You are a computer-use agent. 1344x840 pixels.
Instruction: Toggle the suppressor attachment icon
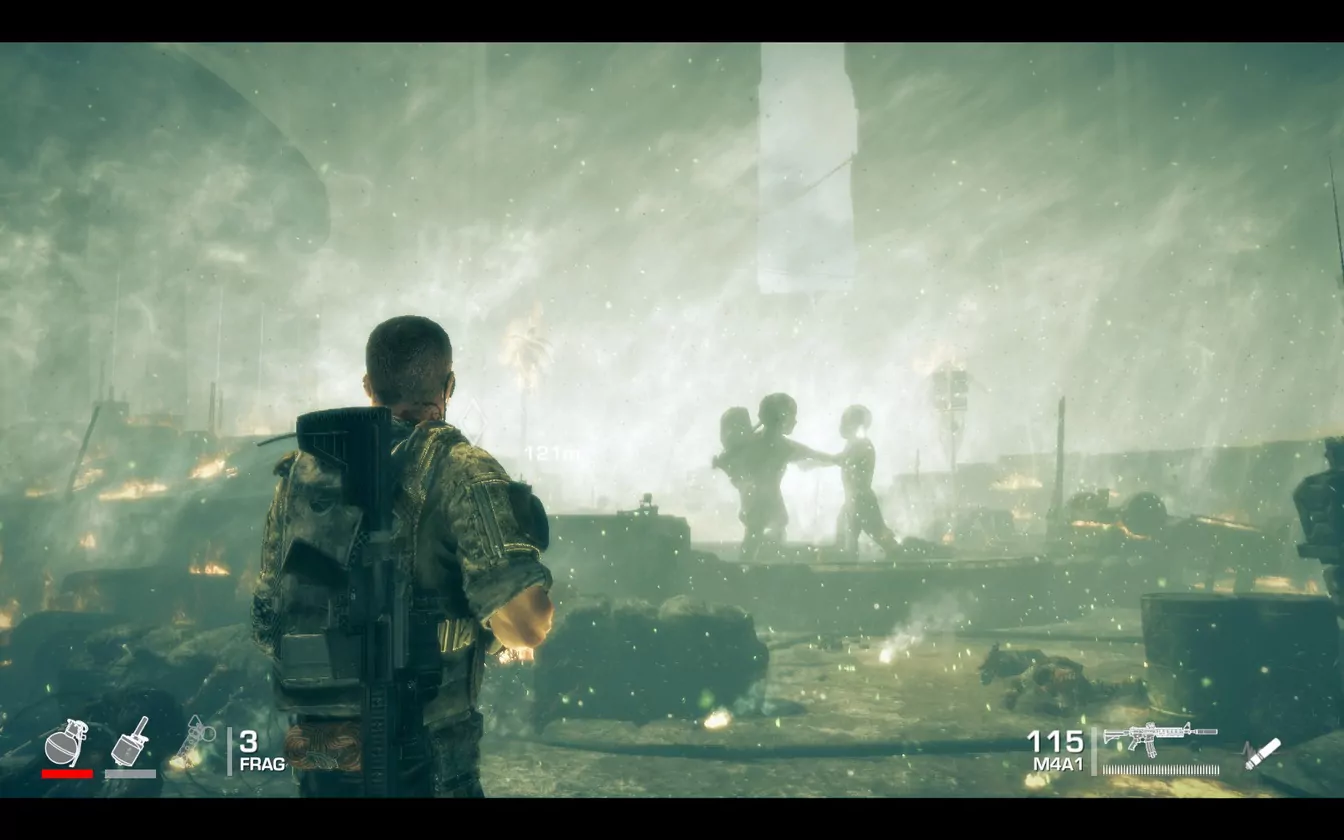tap(1262, 753)
